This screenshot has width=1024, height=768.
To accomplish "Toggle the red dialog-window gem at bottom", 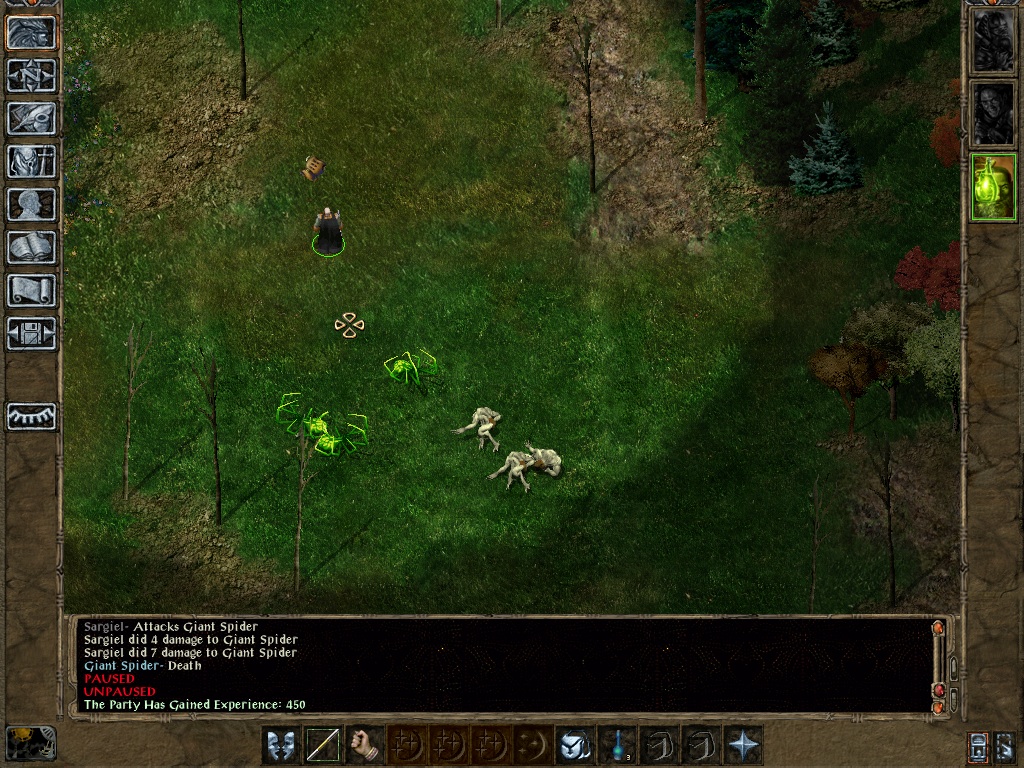I will [938, 690].
